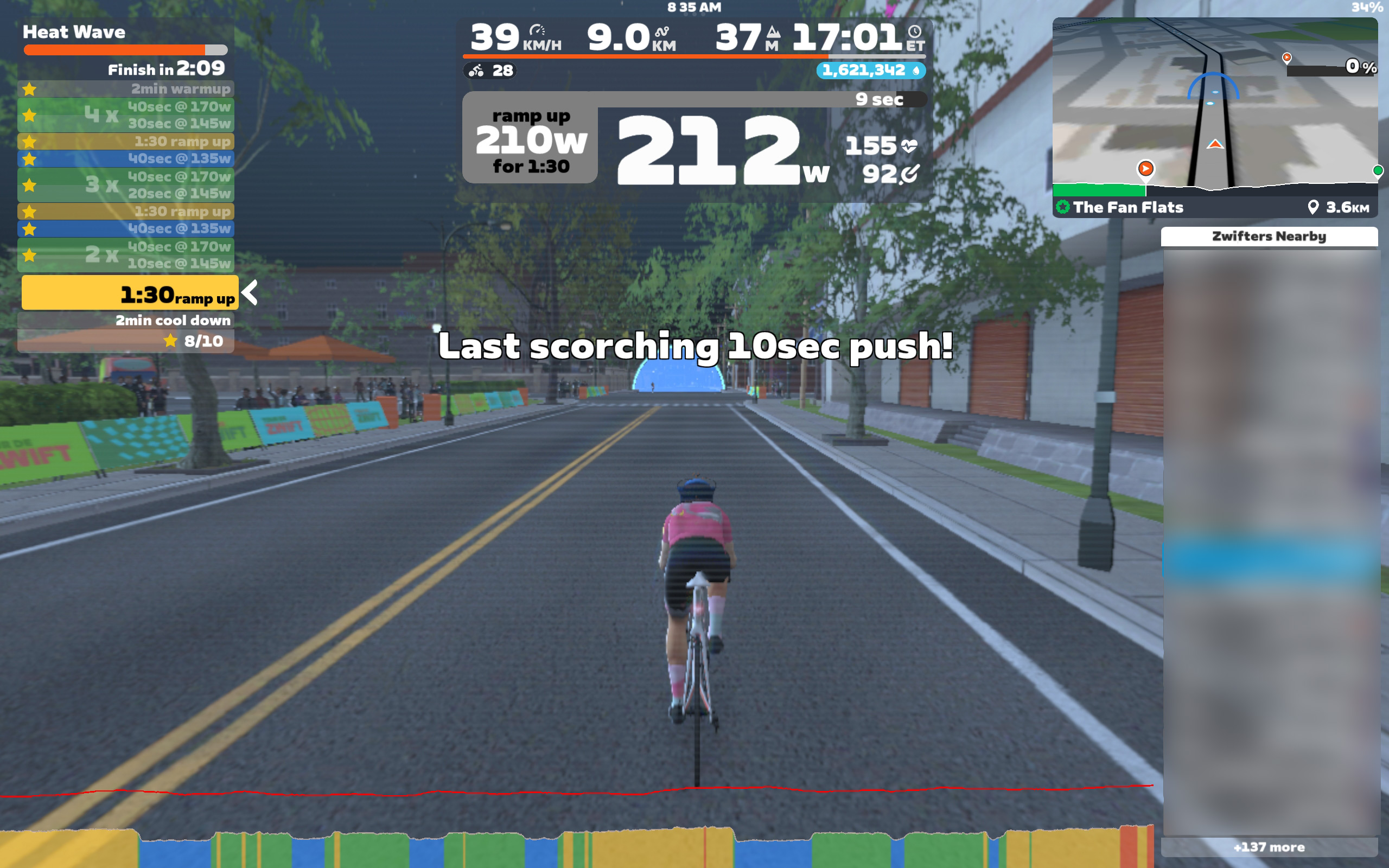
Task: Click the rider count pill showing 28
Action: pos(489,71)
